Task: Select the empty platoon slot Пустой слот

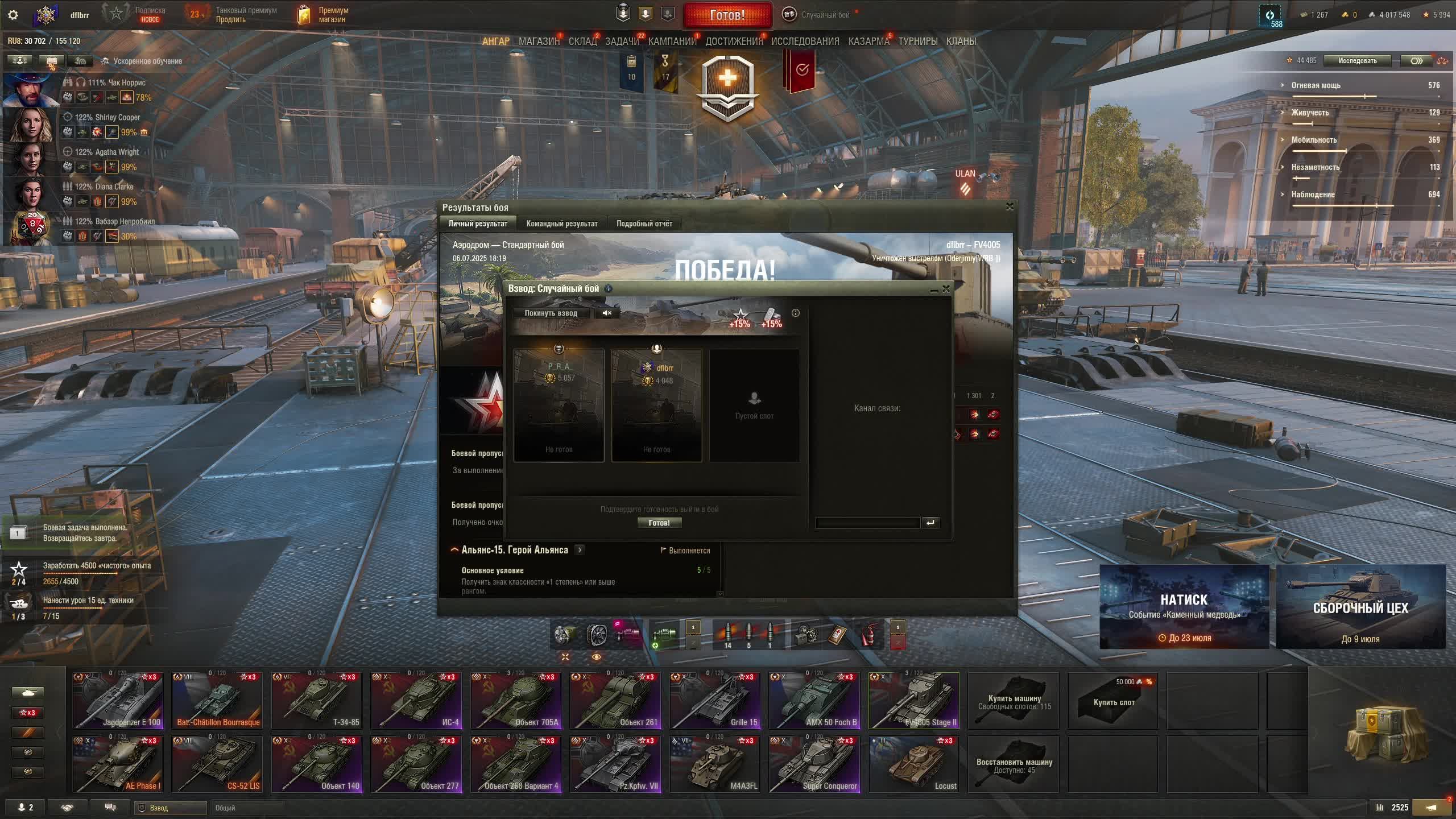Action: pos(754,405)
